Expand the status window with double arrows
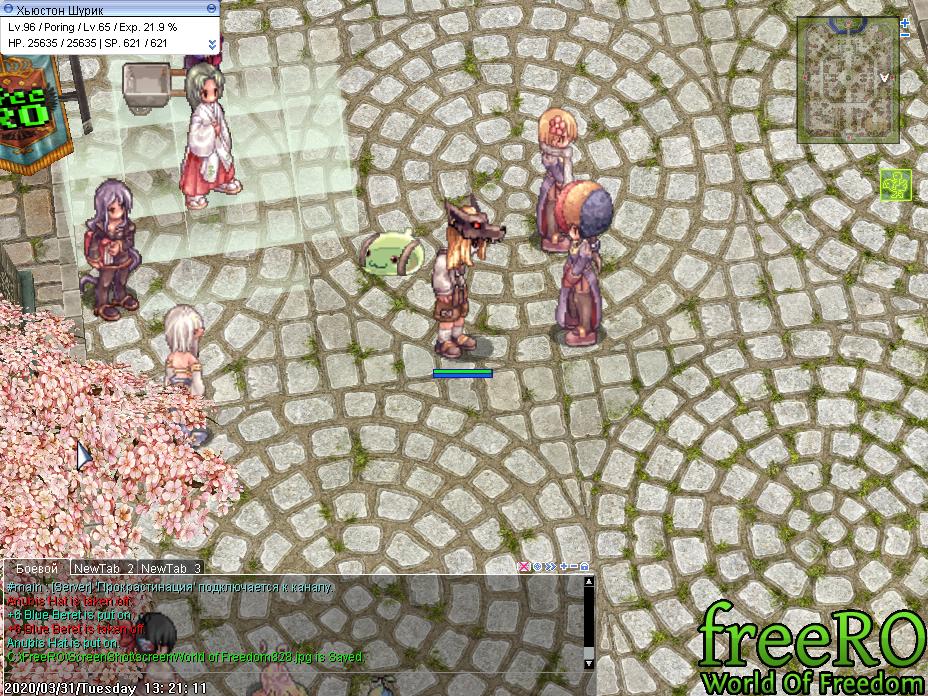 coord(212,44)
